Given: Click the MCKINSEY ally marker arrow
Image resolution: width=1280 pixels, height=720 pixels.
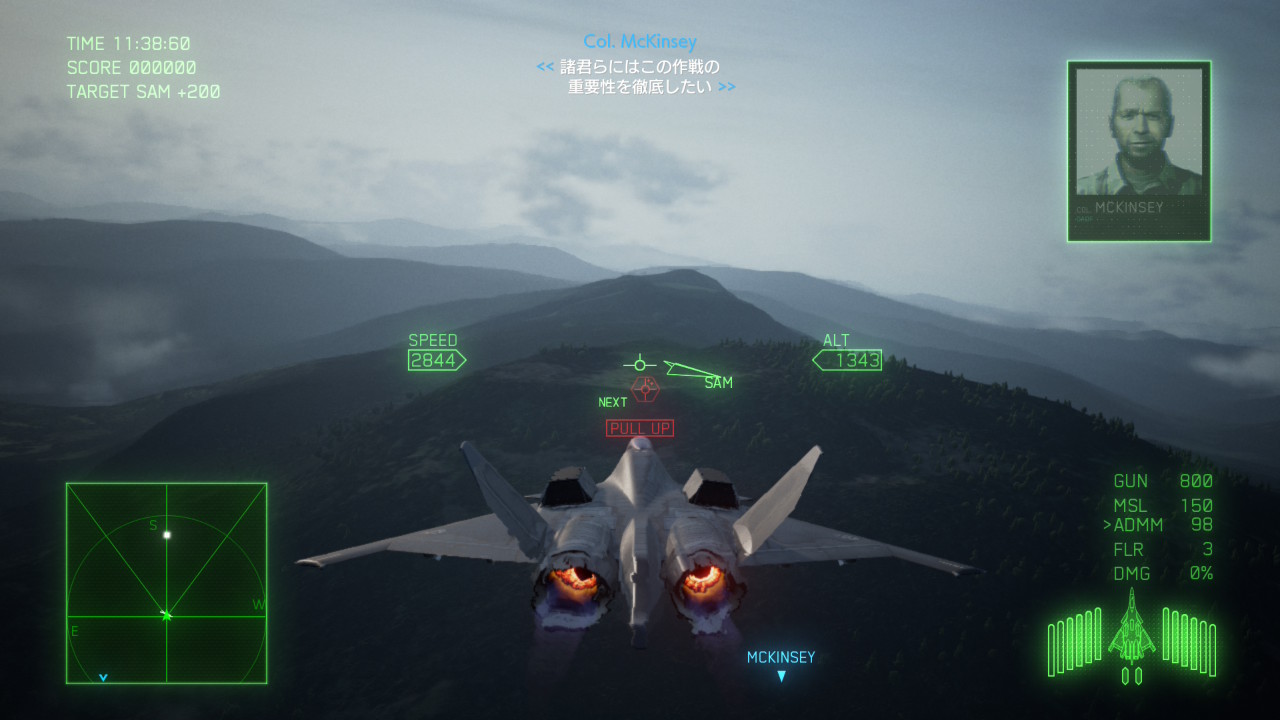Looking at the screenshot, I should coord(782,676).
